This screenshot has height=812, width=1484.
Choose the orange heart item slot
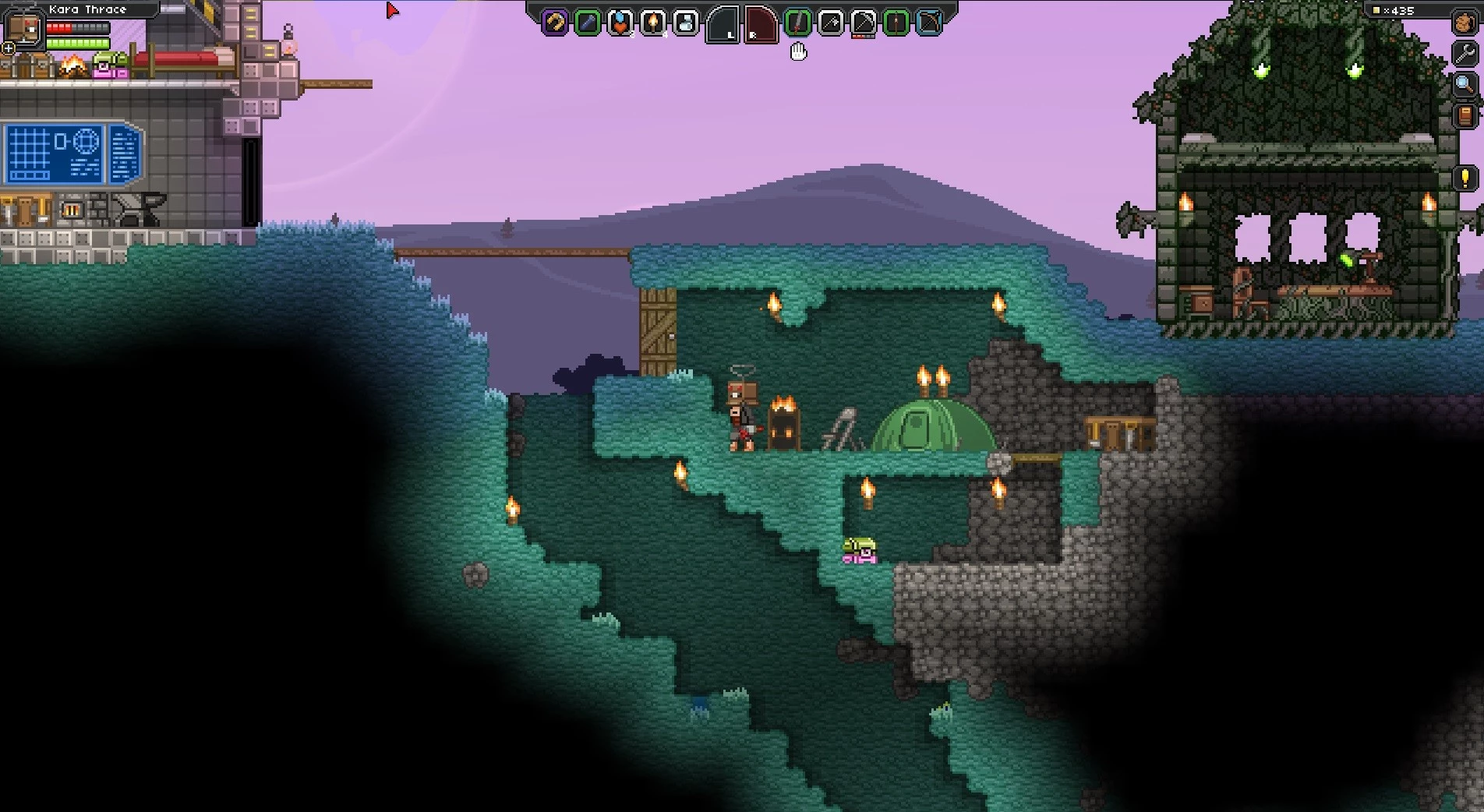point(620,23)
